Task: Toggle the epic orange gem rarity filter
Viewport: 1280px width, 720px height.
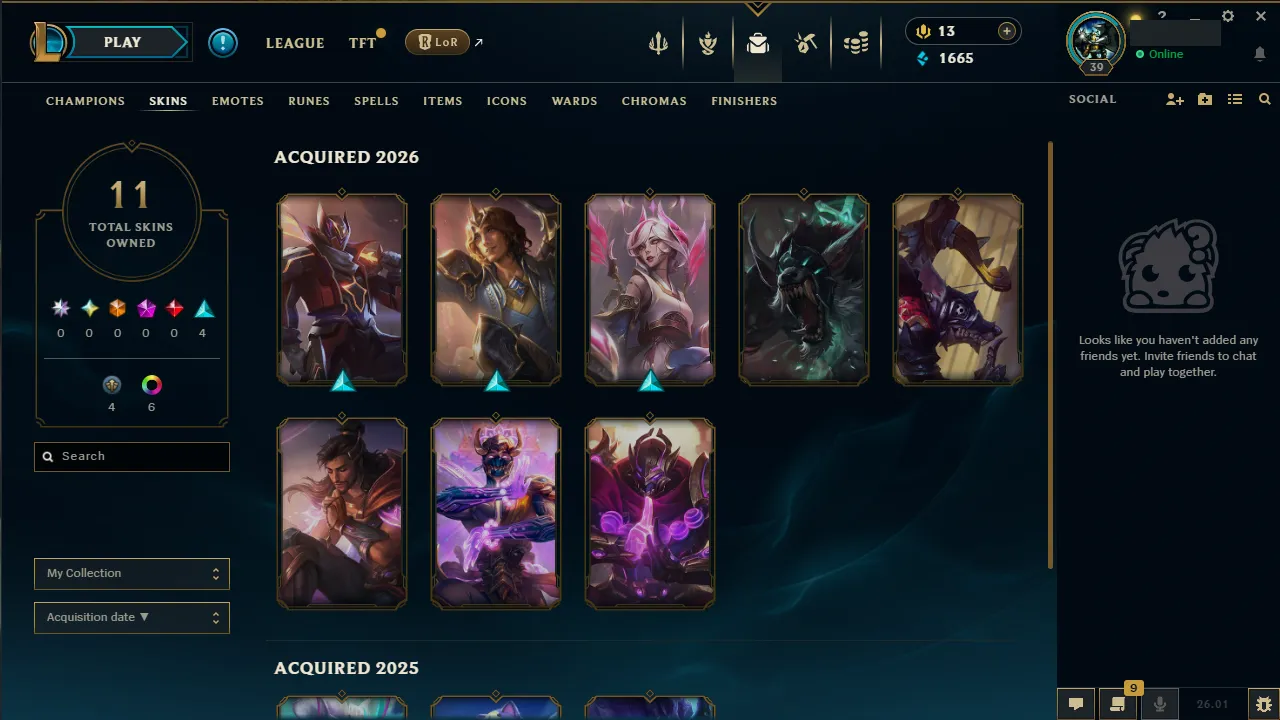Action: click(116, 308)
